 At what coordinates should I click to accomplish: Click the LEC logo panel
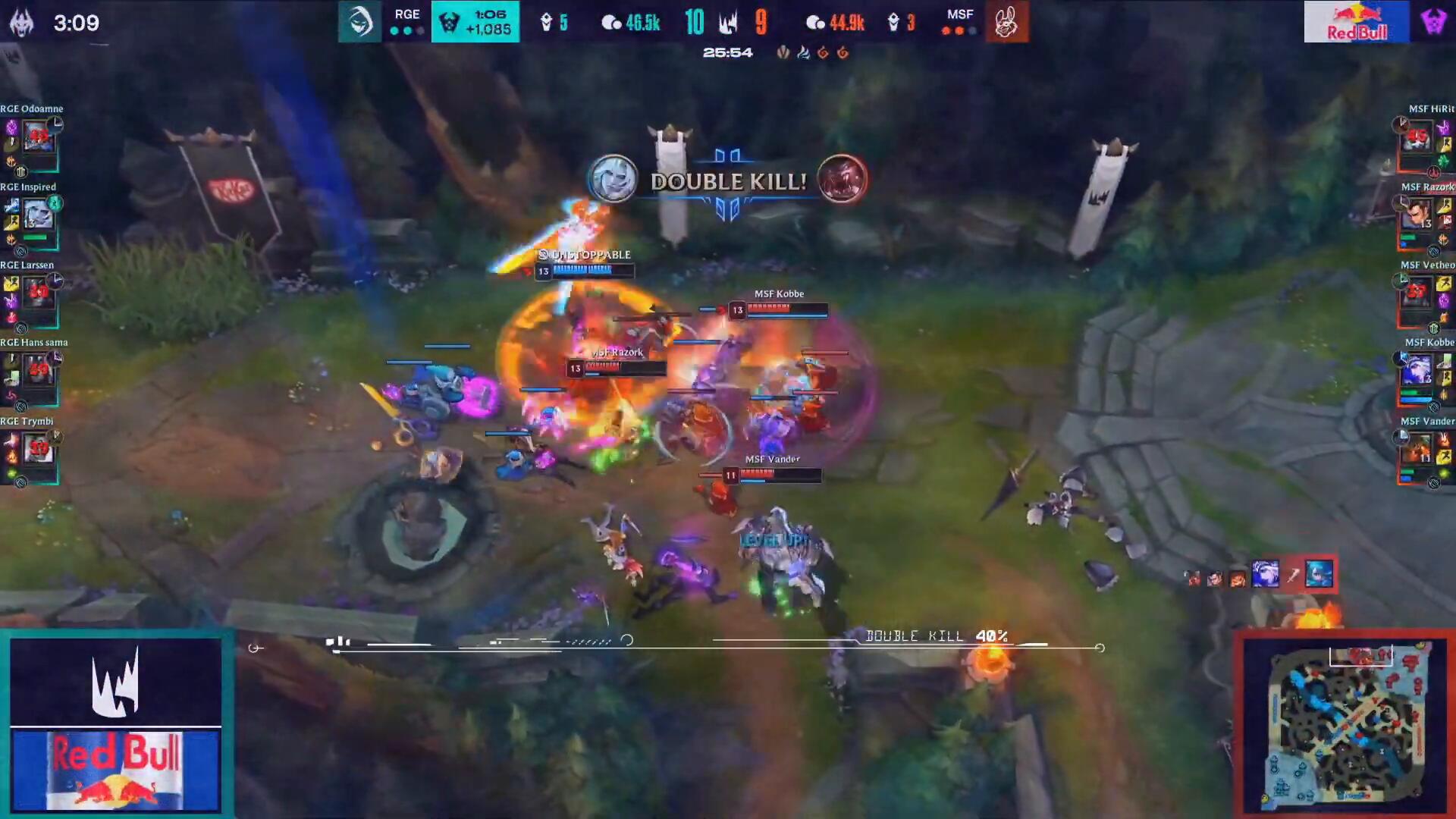coord(116,682)
